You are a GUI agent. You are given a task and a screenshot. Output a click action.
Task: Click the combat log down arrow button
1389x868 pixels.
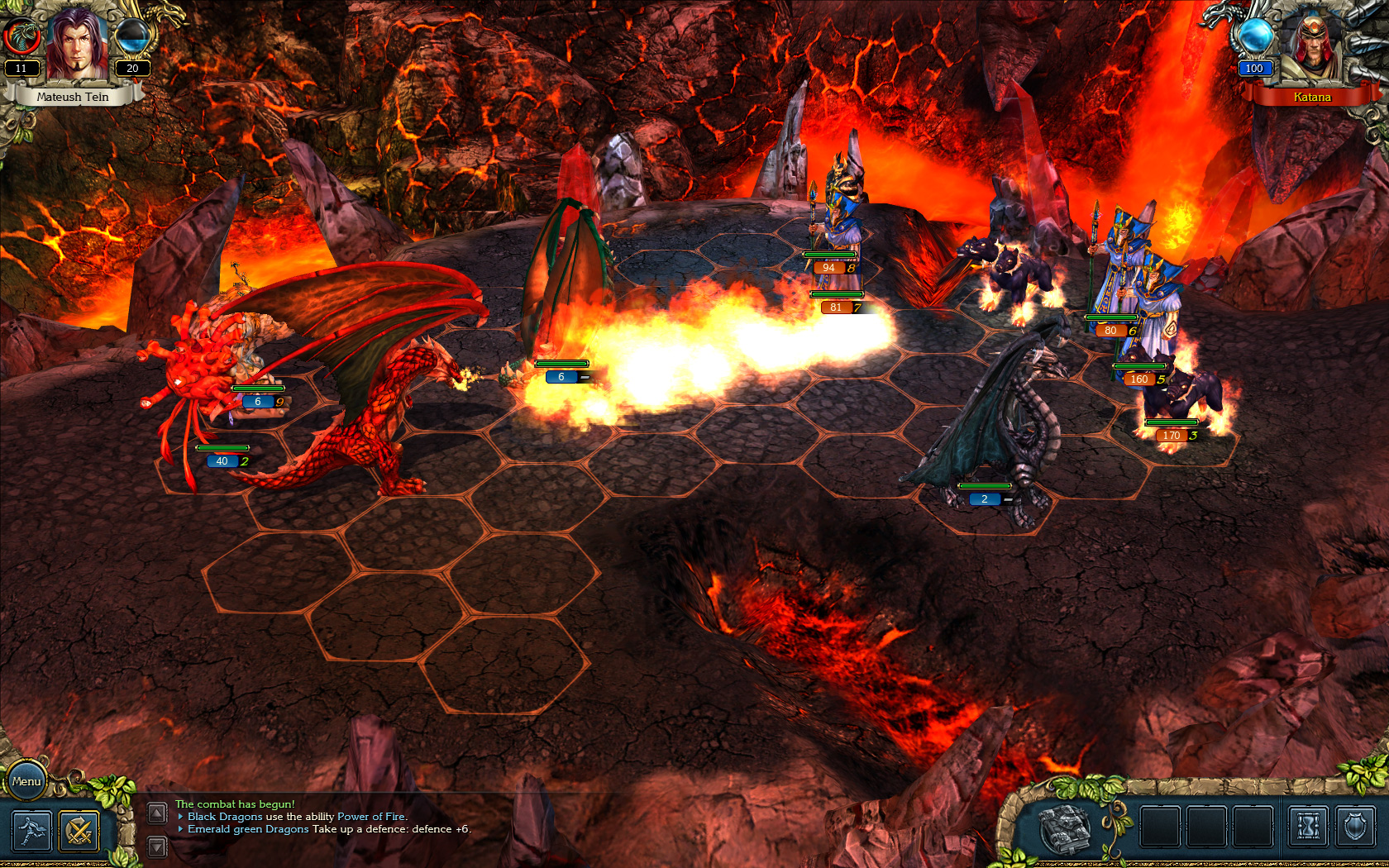click(157, 846)
